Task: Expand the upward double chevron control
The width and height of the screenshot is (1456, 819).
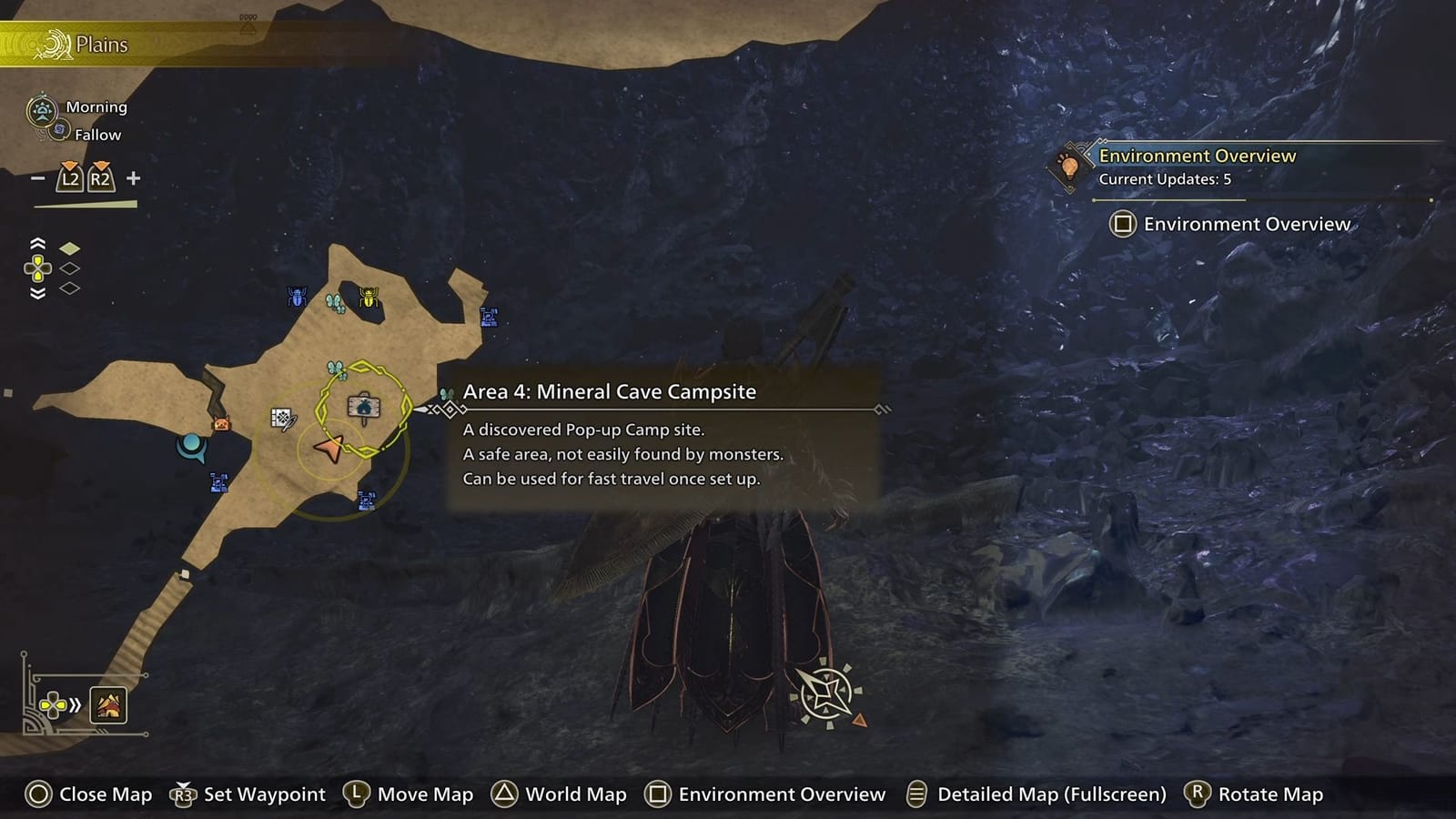Action: point(37,243)
